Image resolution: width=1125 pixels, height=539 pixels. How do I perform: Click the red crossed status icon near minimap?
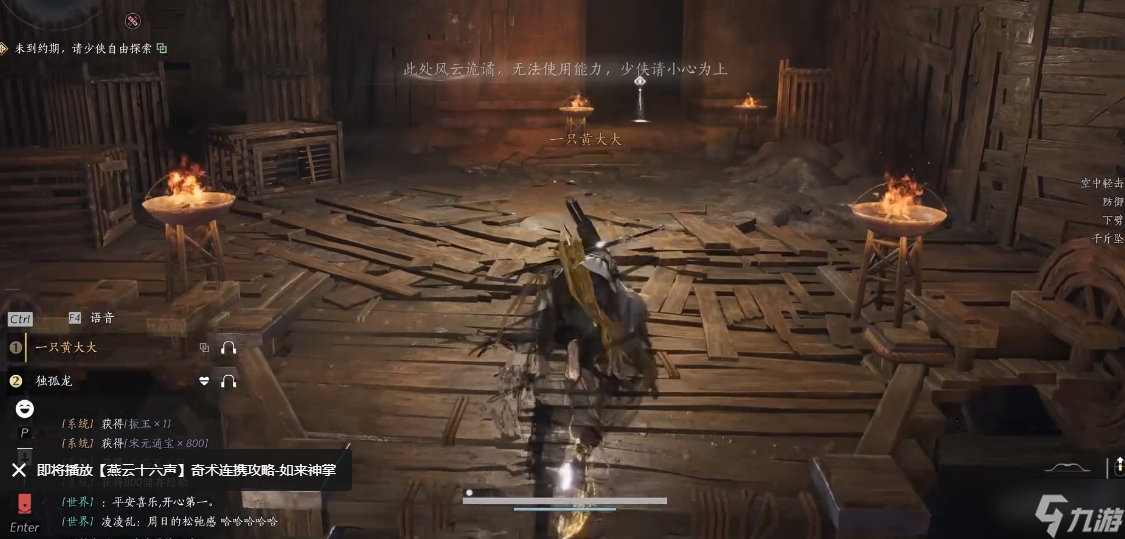click(133, 21)
